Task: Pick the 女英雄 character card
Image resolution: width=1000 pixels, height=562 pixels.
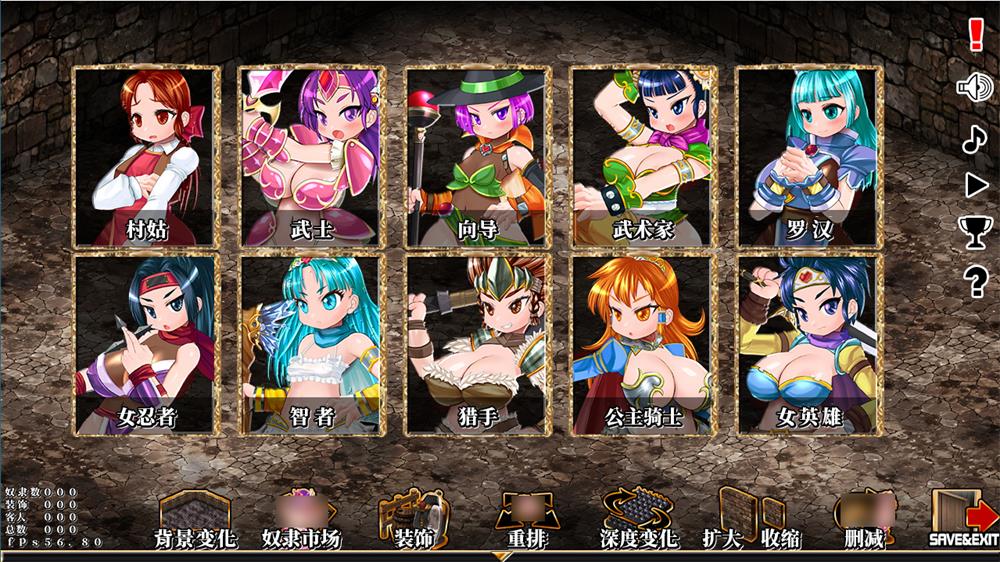Action: point(808,344)
